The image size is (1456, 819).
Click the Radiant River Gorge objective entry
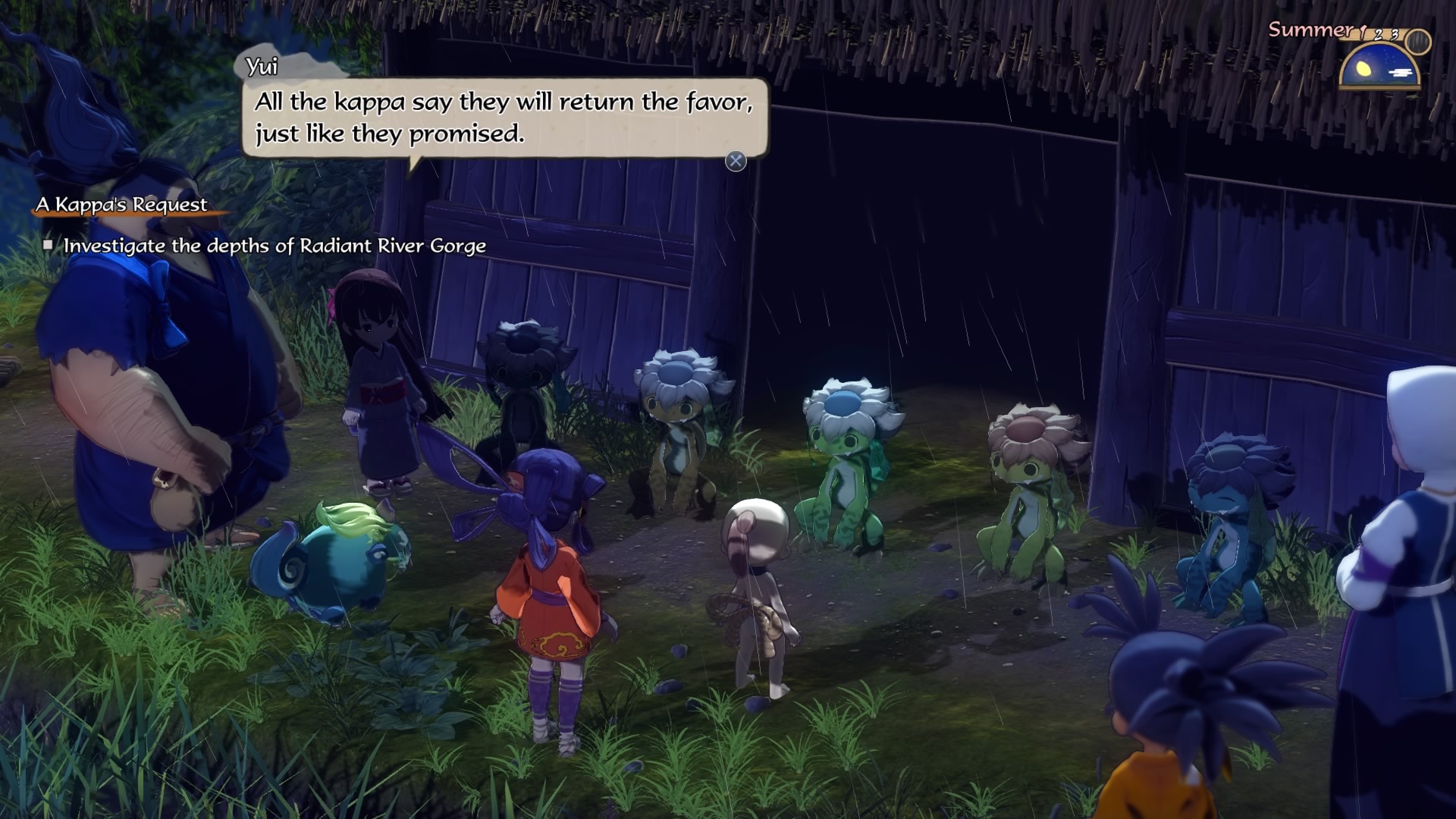[x=274, y=246]
